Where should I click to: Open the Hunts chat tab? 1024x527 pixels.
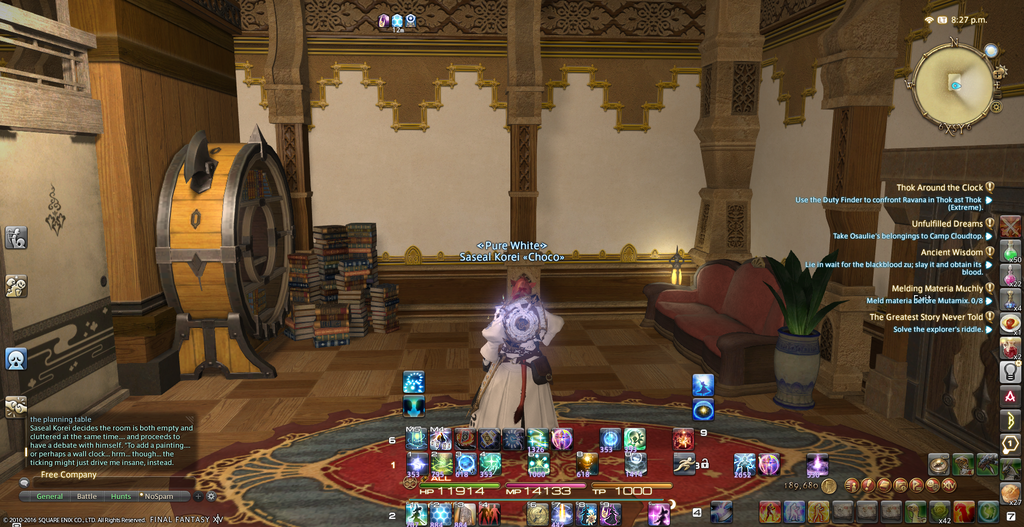click(121, 496)
